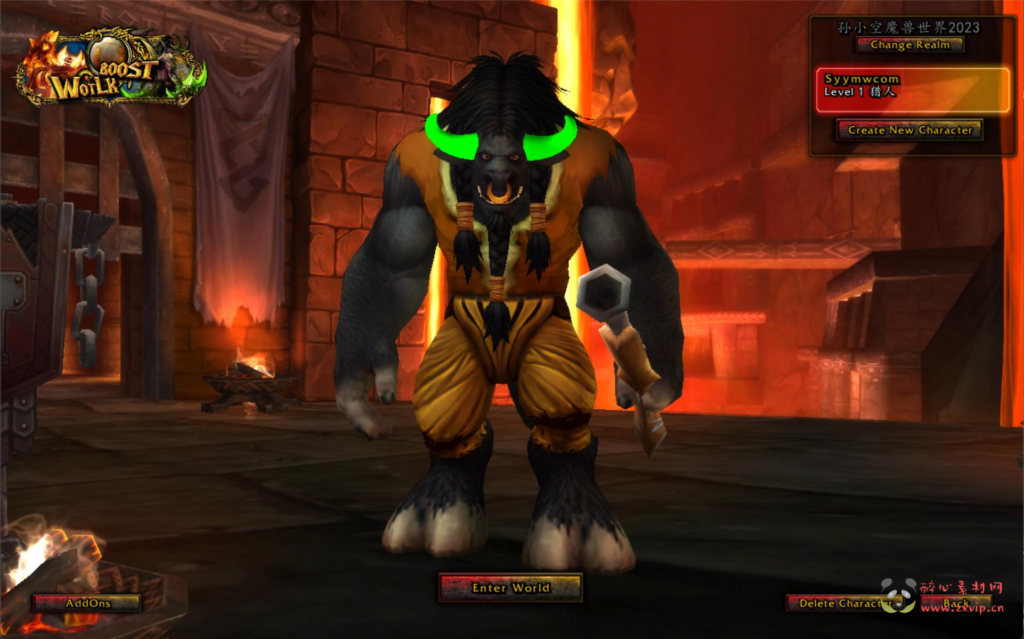Open the AddOns list
This screenshot has width=1024, height=639.
pyautogui.click(x=87, y=603)
